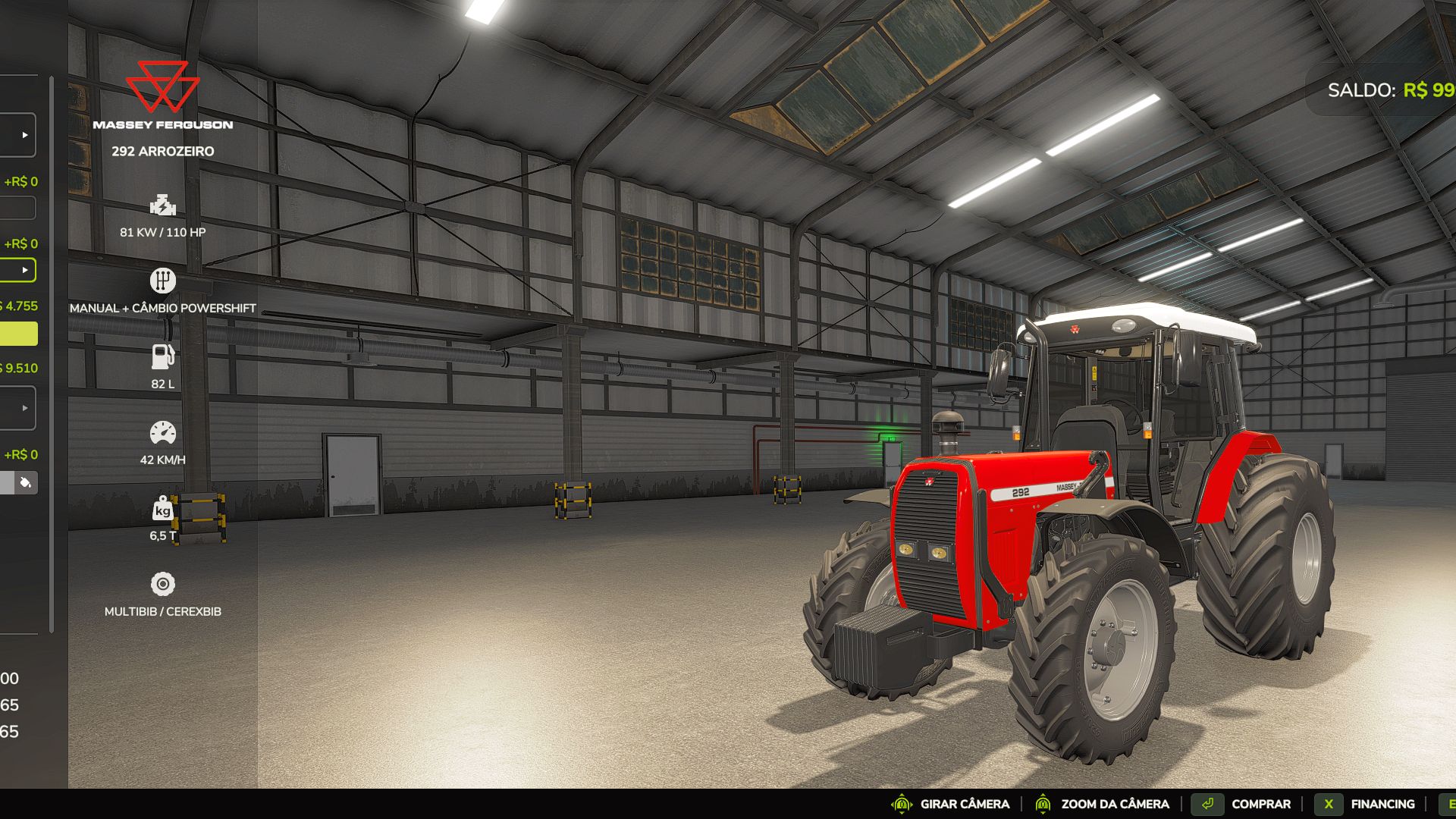
Task: Click the engine power specification icon
Action: click(162, 206)
